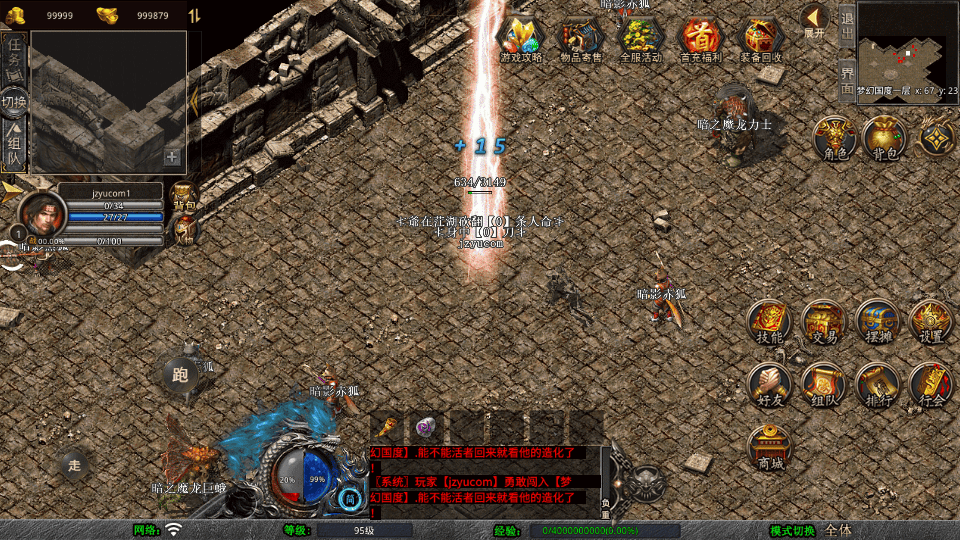Screen dimensions: 960x540
Task: Click the 展开 expand arrow button
Action: coord(815,20)
